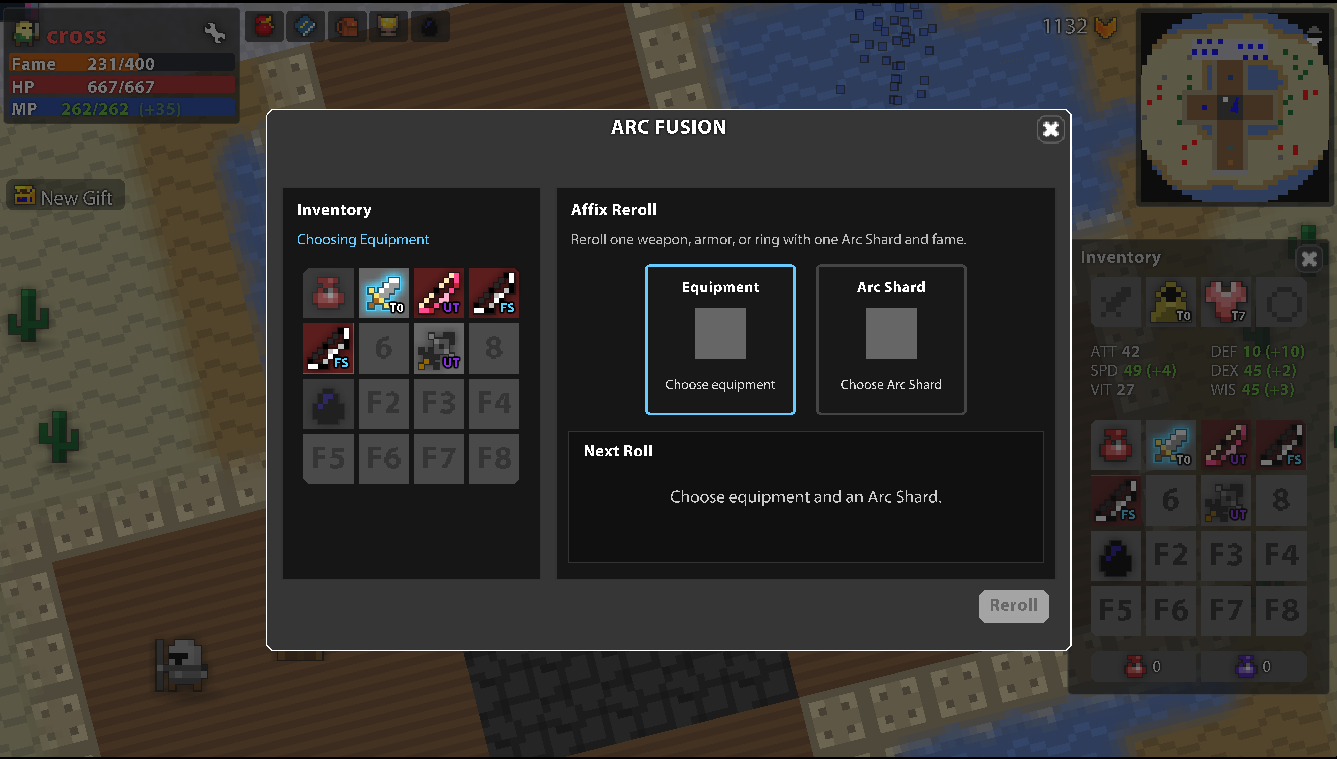Select the Equipment slot box for rerolling
Viewport: 1337px width, 759px height.
tap(720, 340)
